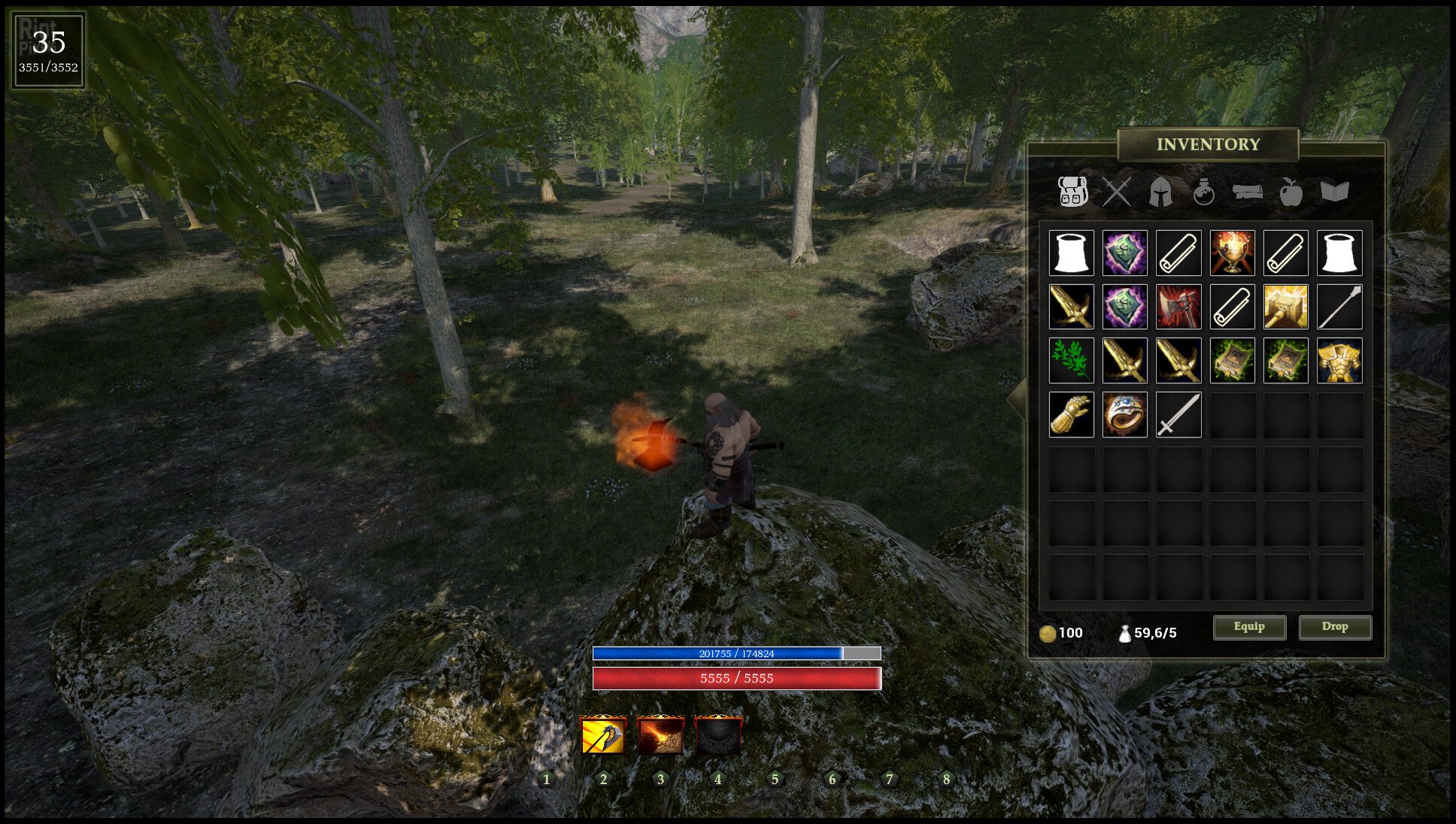
Task: Select the golden gauntlet item
Action: pos(1071,414)
